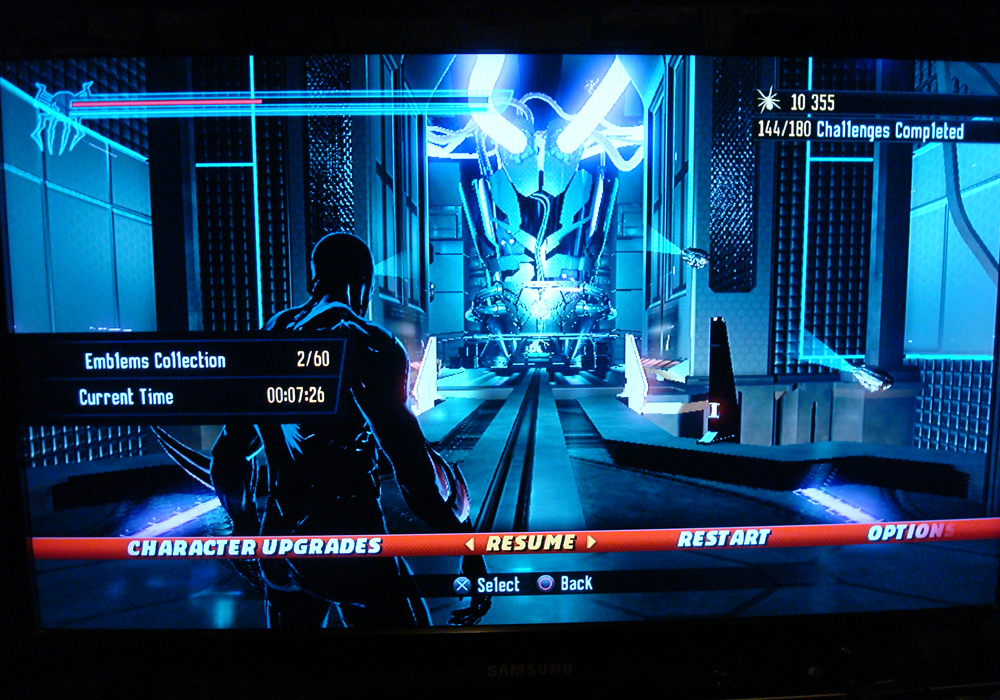The width and height of the screenshot is (1000, 700).
Task: Click the left arrow beside Resume
Action: pos(469,544)
